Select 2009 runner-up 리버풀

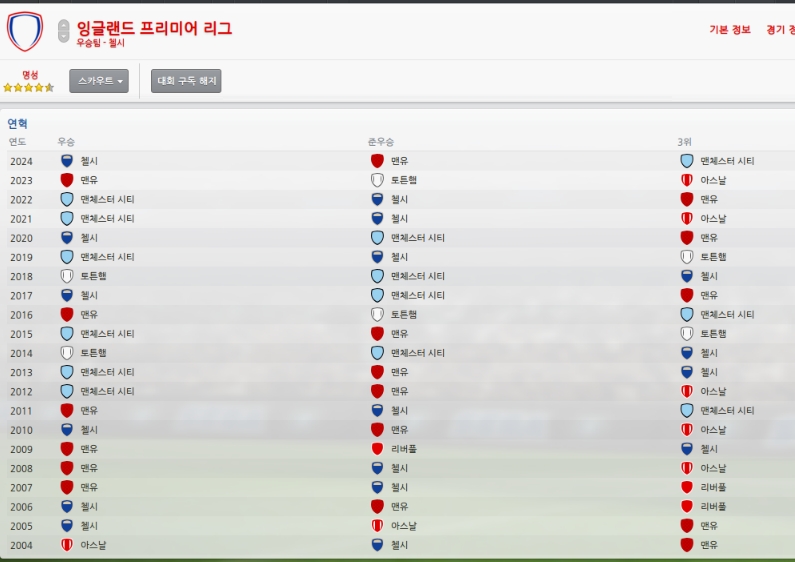click(x=403, y=449)
